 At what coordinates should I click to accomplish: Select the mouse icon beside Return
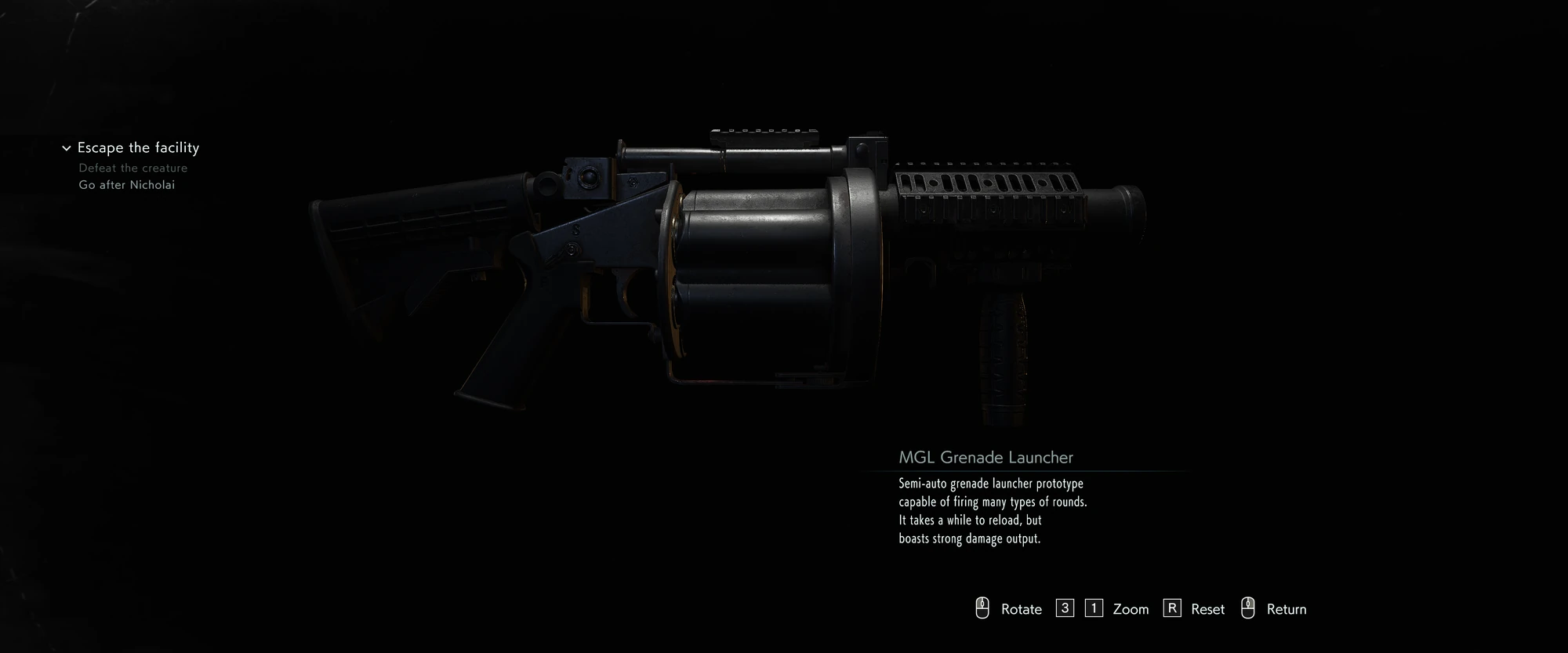1247,608
